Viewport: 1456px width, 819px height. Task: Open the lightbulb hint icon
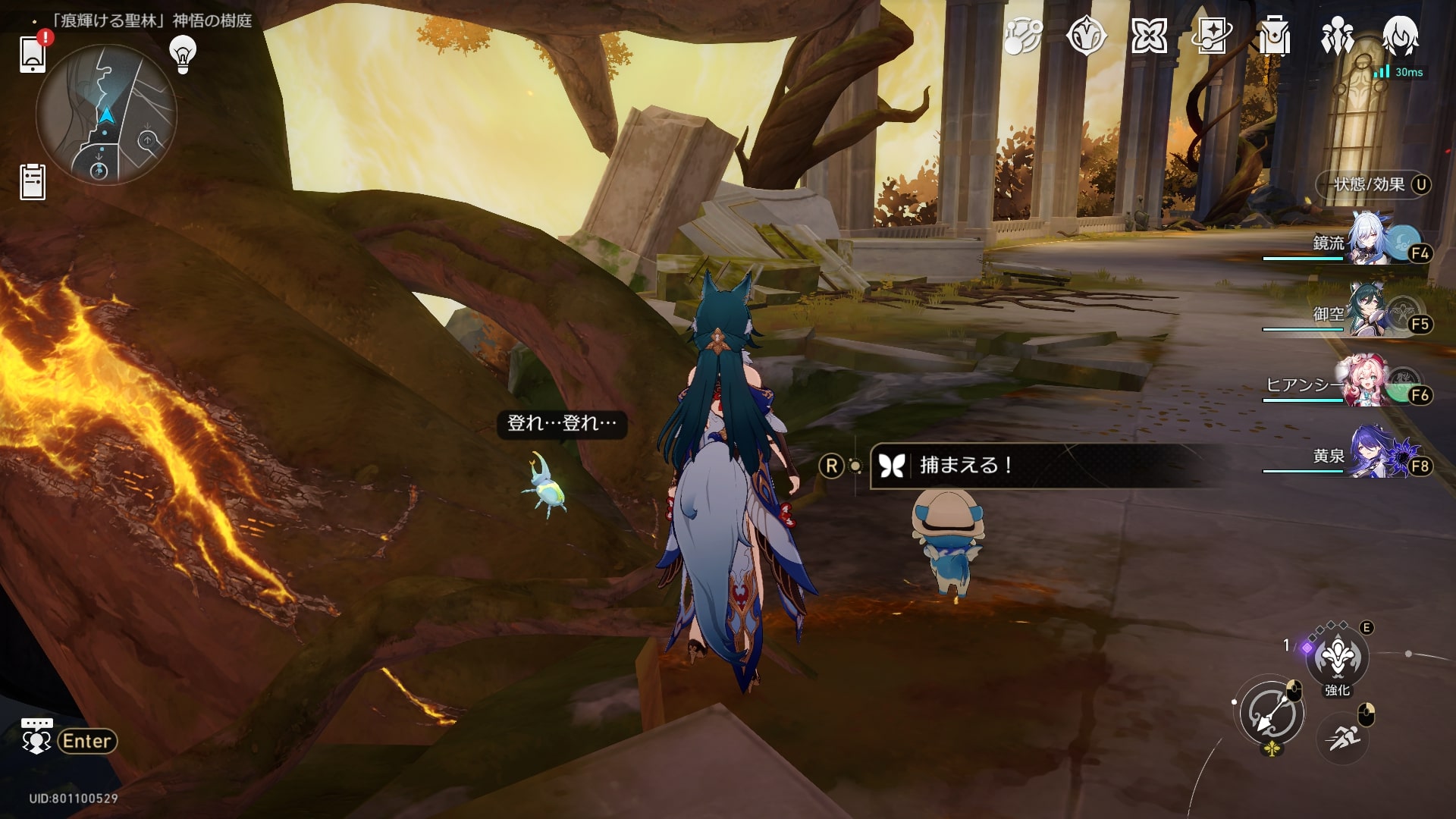pos(182,54)
